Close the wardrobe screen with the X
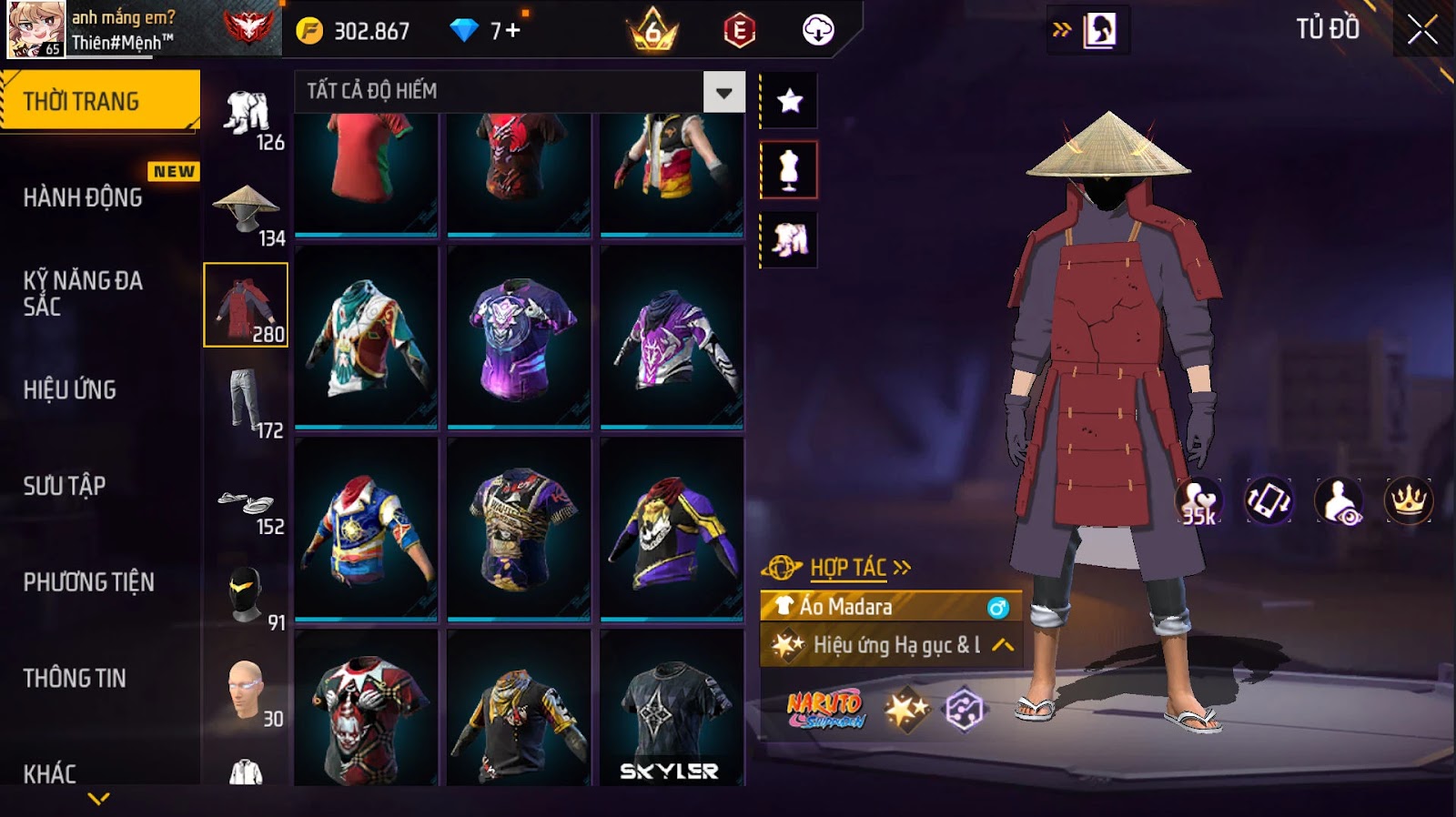Image resolution: width=1456 pixels, height=817 pixels. 1422,31
